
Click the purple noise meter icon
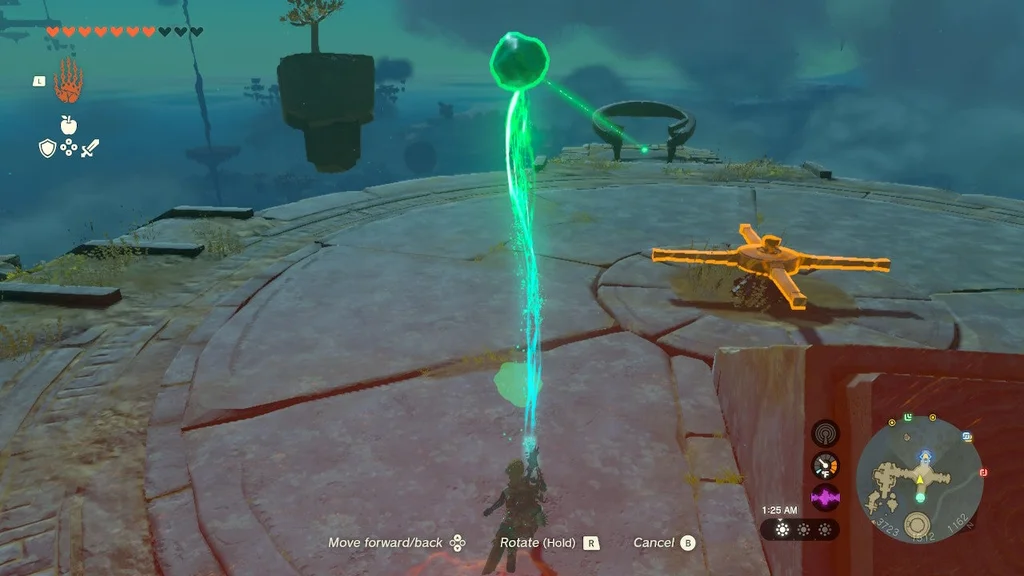pos(825,497)
